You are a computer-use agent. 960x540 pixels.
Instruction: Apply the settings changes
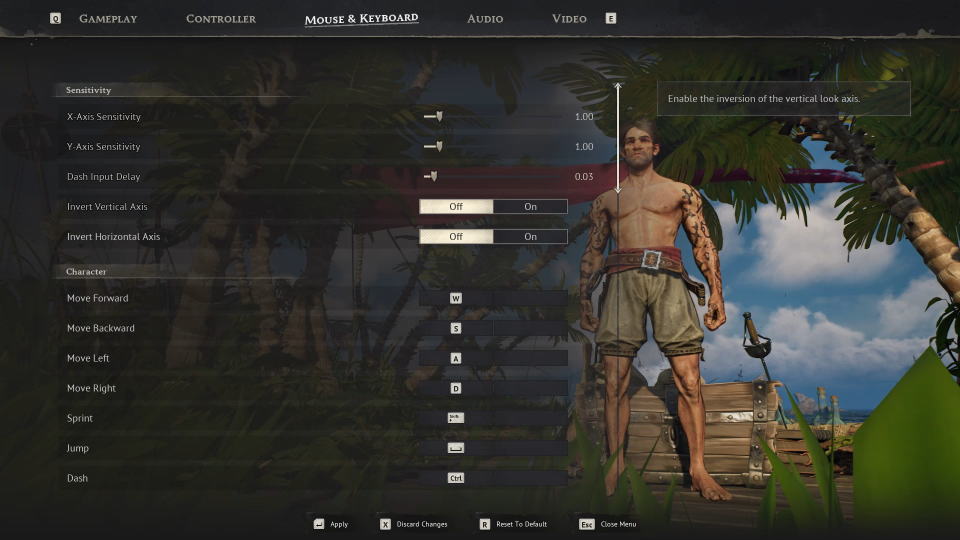[331, 524]
